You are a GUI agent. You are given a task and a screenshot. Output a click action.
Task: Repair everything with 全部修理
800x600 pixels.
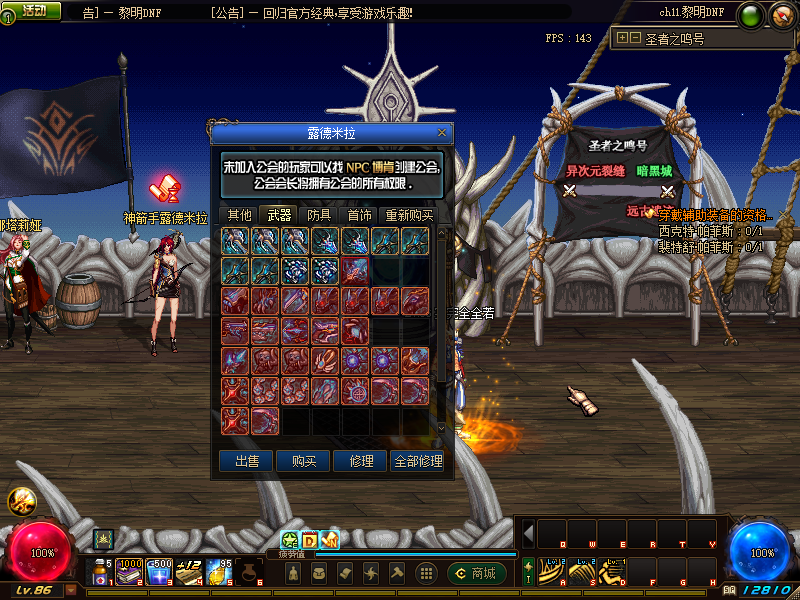pos(418,461)
